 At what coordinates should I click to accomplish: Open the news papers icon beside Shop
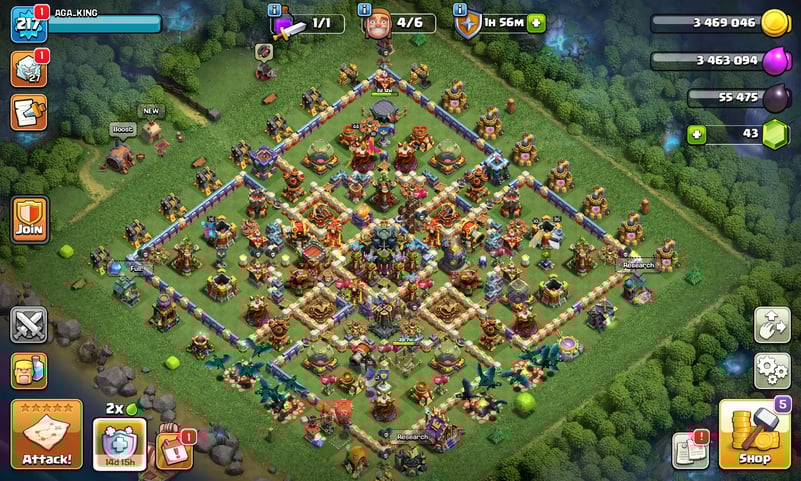(x=690, y=450)
